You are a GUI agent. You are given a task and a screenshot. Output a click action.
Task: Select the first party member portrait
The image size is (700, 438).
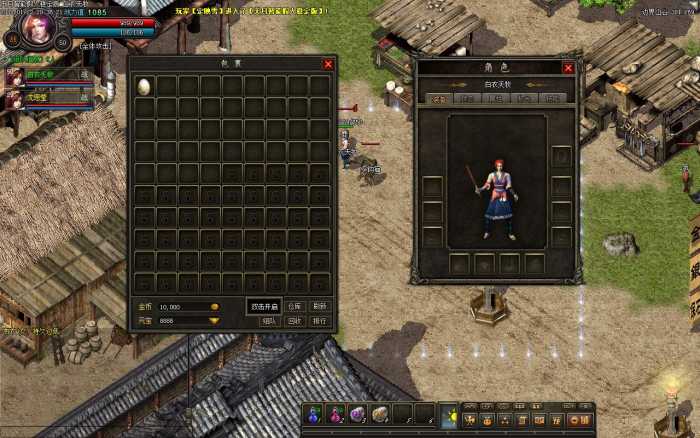(15, 75)
